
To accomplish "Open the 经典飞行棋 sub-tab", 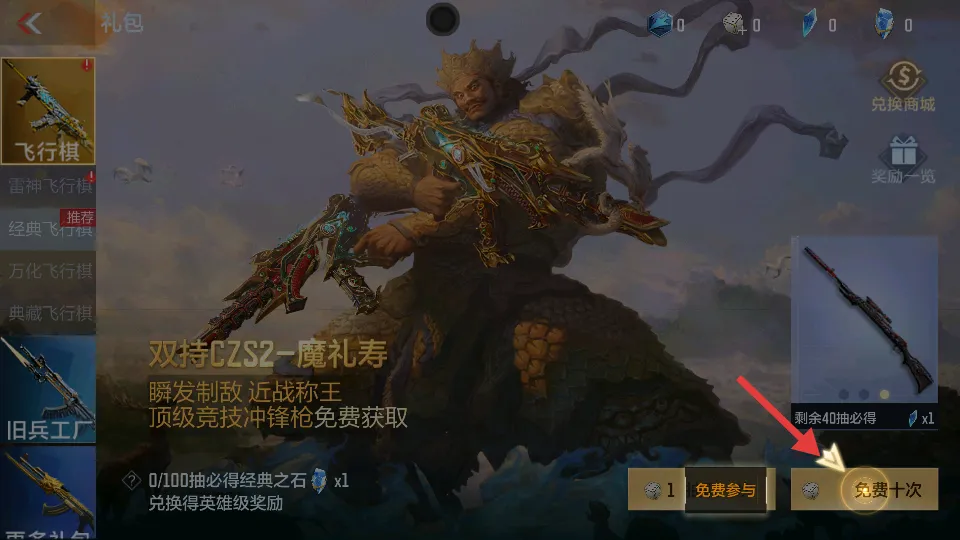I will [x=48, y=229].
